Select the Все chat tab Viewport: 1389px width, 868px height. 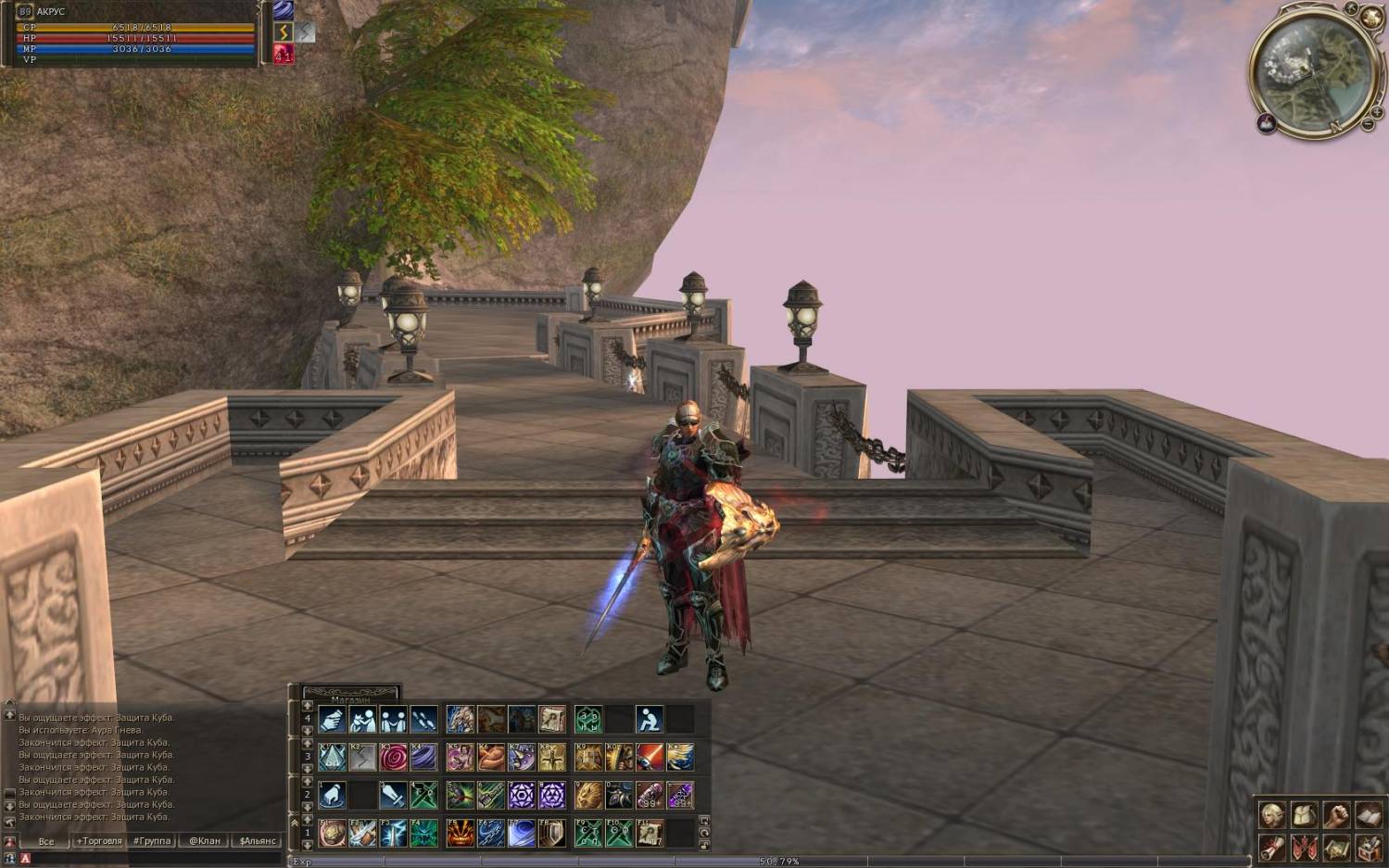point(46,841)
